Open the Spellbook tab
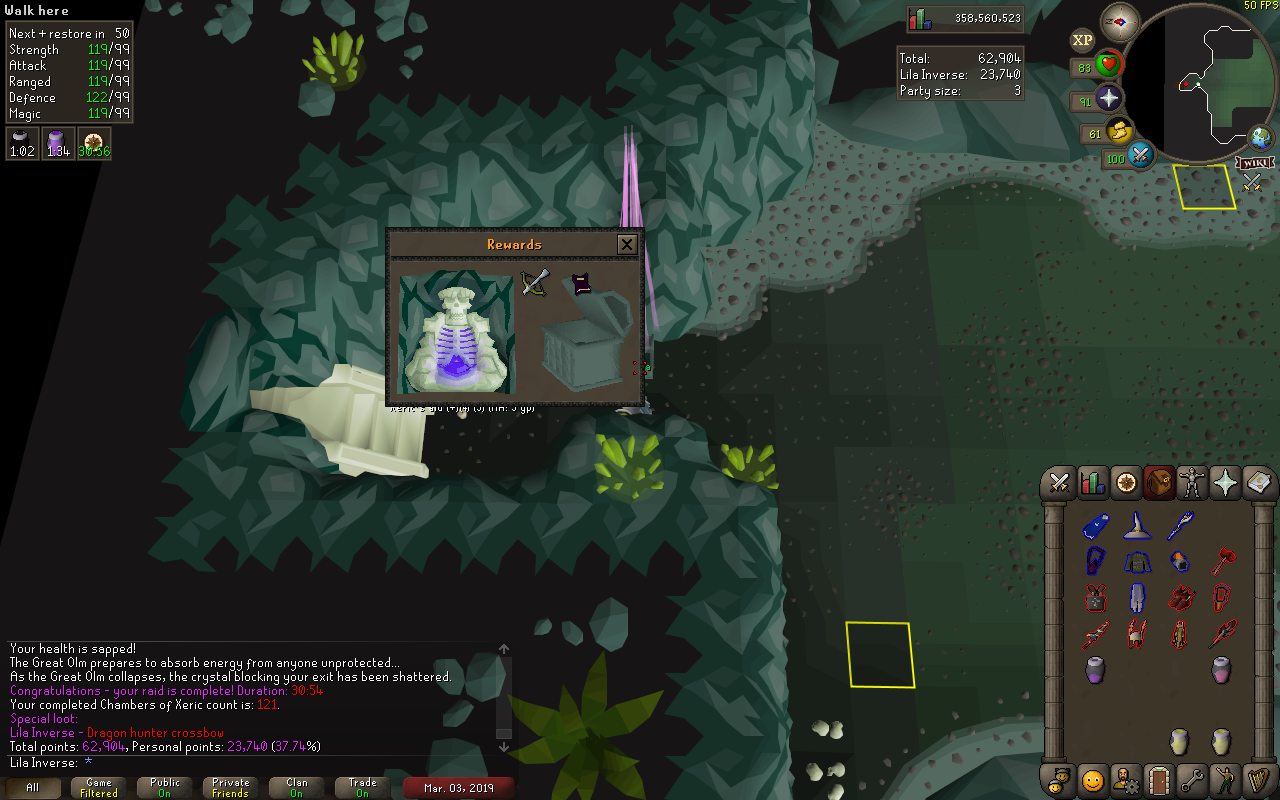 click(1258, 484)
